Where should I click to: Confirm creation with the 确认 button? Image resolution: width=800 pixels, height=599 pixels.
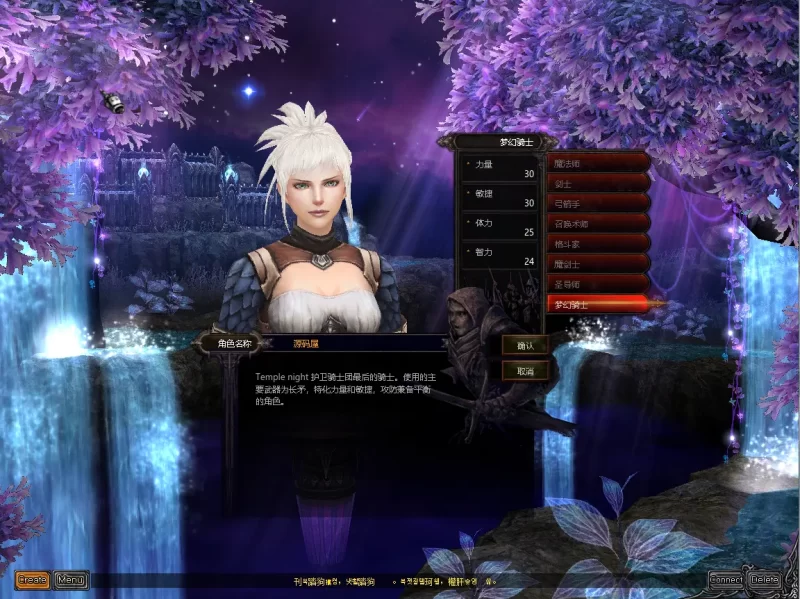[x=525, y=345]
